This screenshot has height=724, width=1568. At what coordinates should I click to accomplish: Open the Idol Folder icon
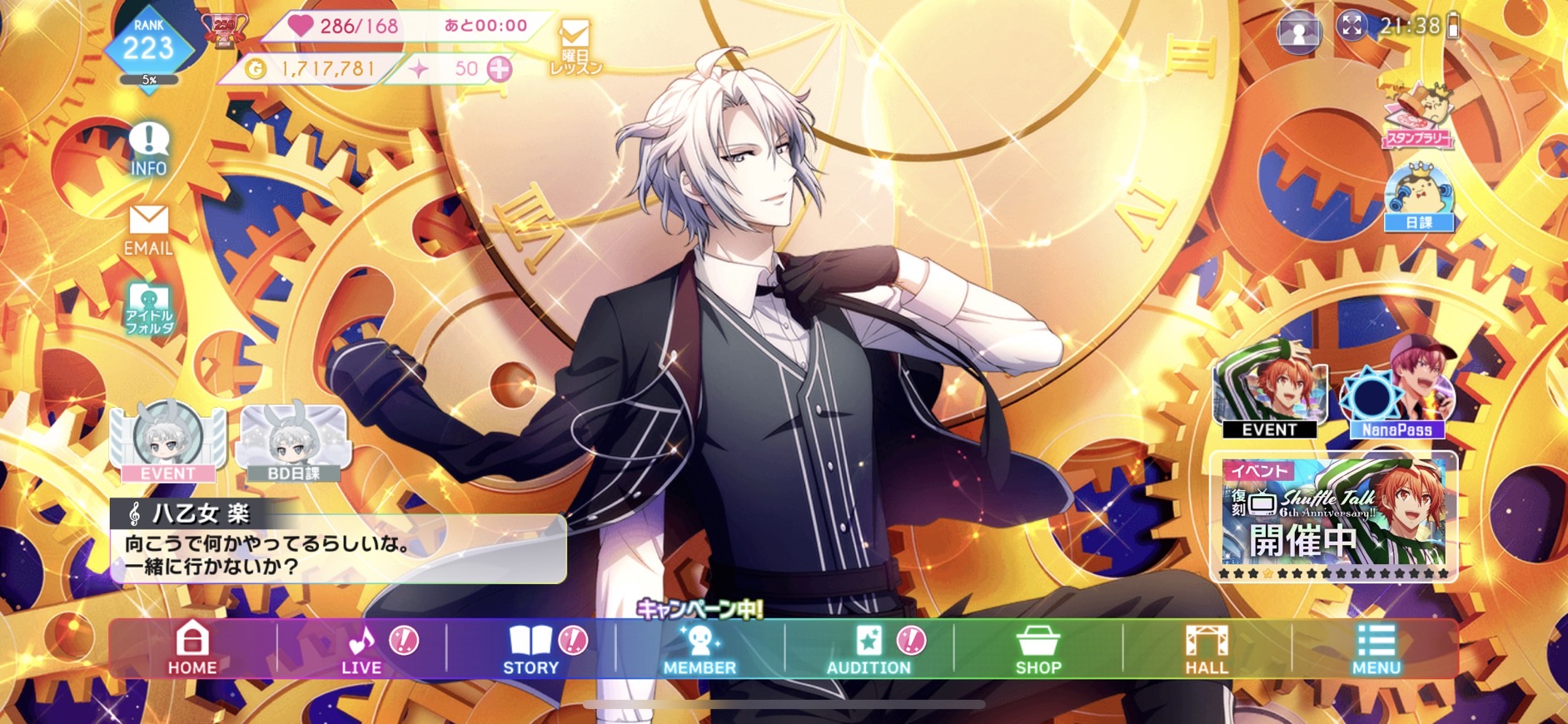click(149, 309)
